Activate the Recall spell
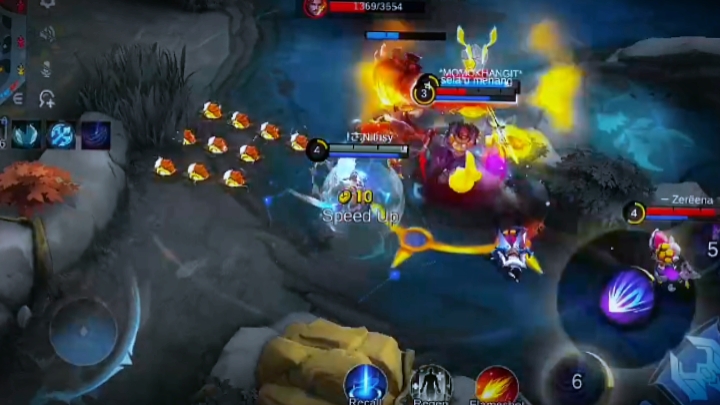This screenshot has height=405, width=720. [x=365, y=384]
